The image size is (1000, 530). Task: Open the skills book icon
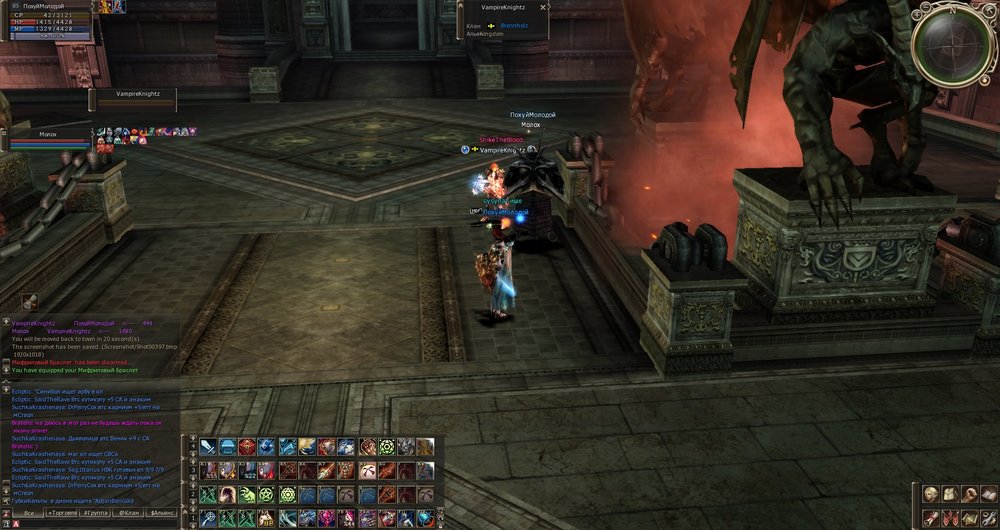tap(988, 494)
